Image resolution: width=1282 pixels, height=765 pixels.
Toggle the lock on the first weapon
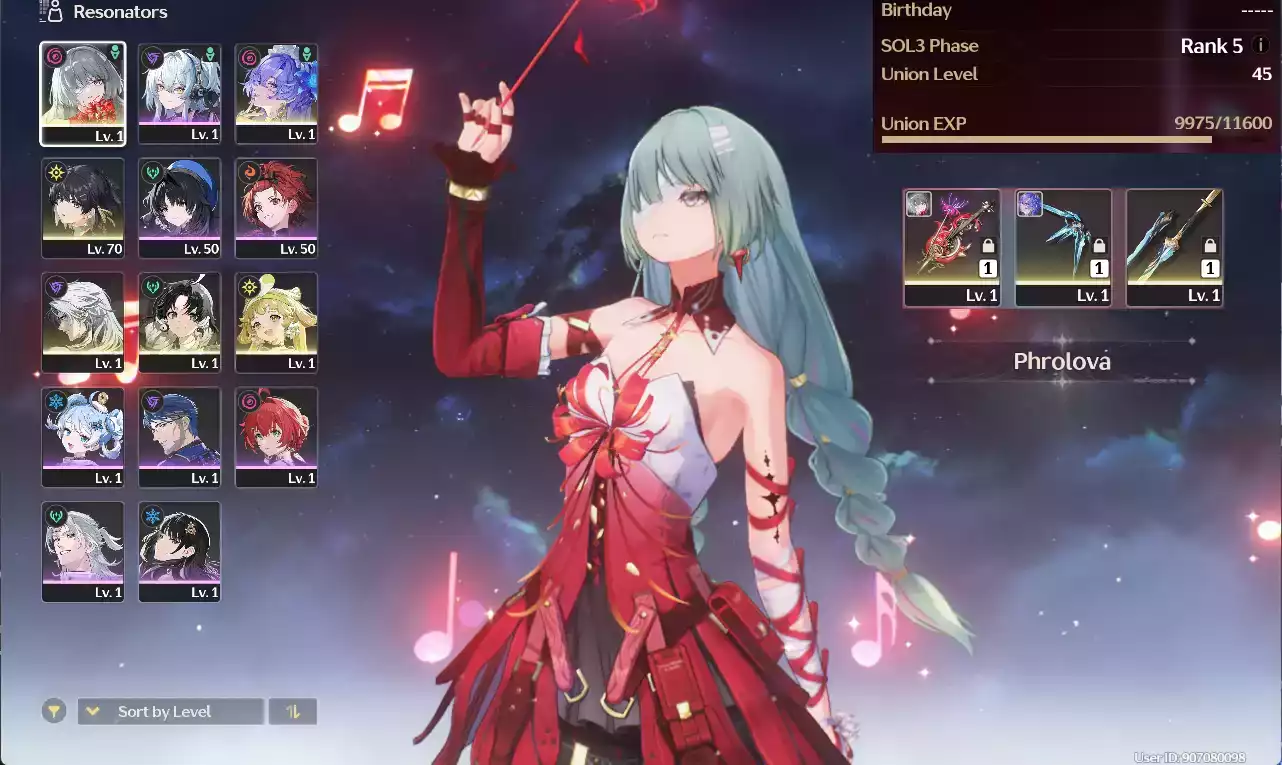click(989, 243)
